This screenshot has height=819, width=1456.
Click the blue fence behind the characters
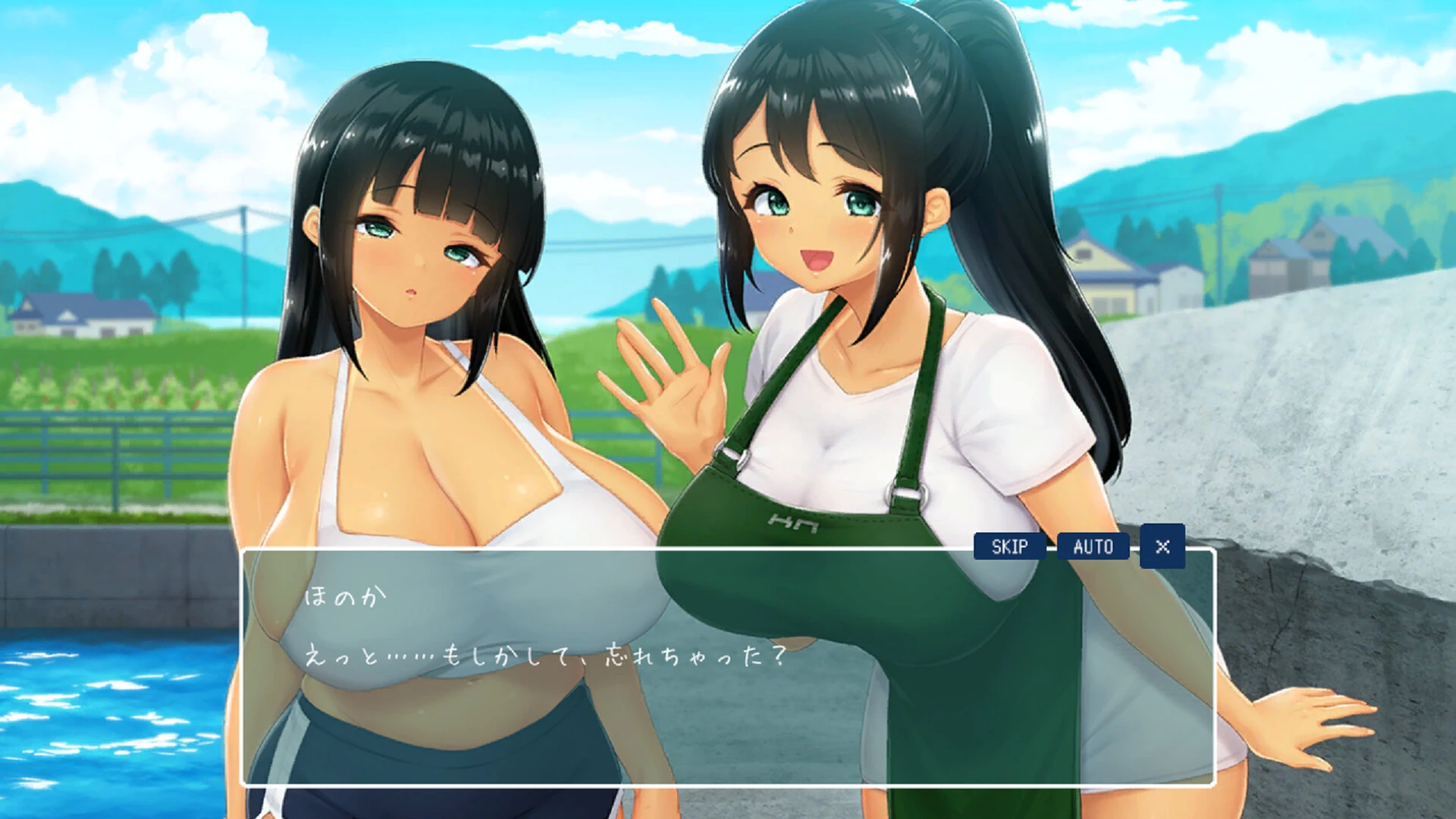point(114,455)
